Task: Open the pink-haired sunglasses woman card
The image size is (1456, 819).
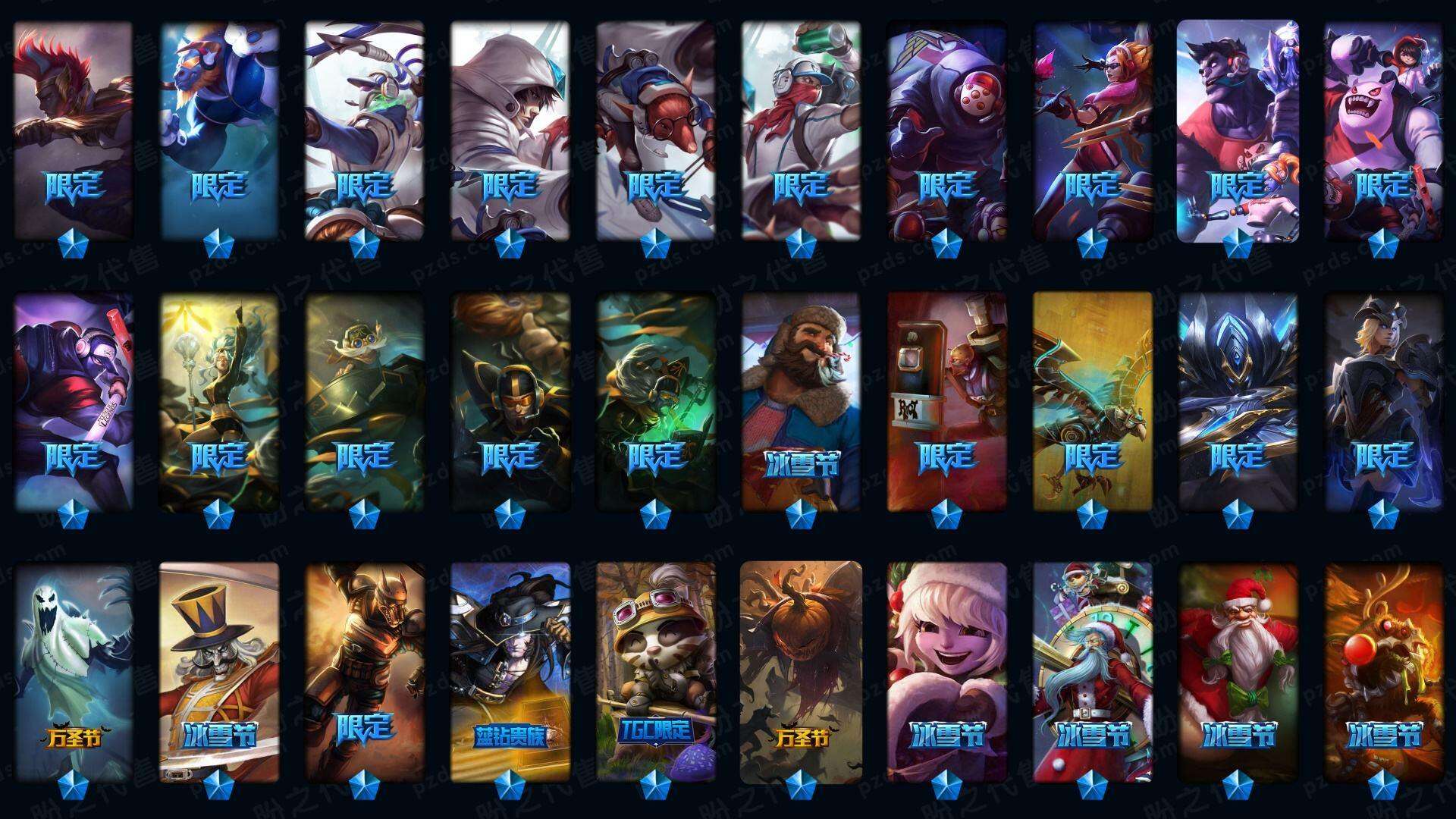Action: click(1092, 129)
